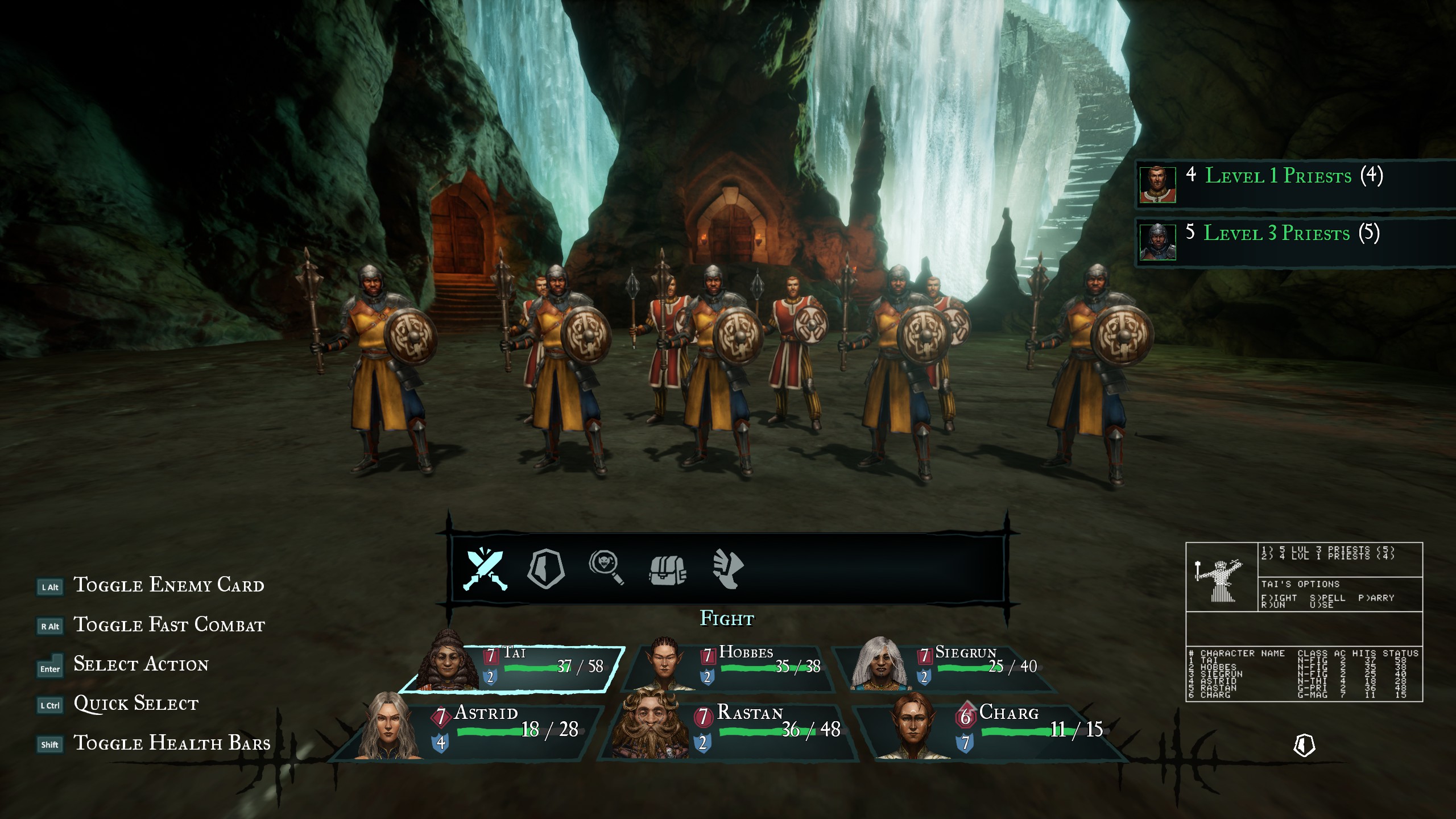Choose the running figure Run action
Viewport: 1456px width, 819px height.
[727, 569]
